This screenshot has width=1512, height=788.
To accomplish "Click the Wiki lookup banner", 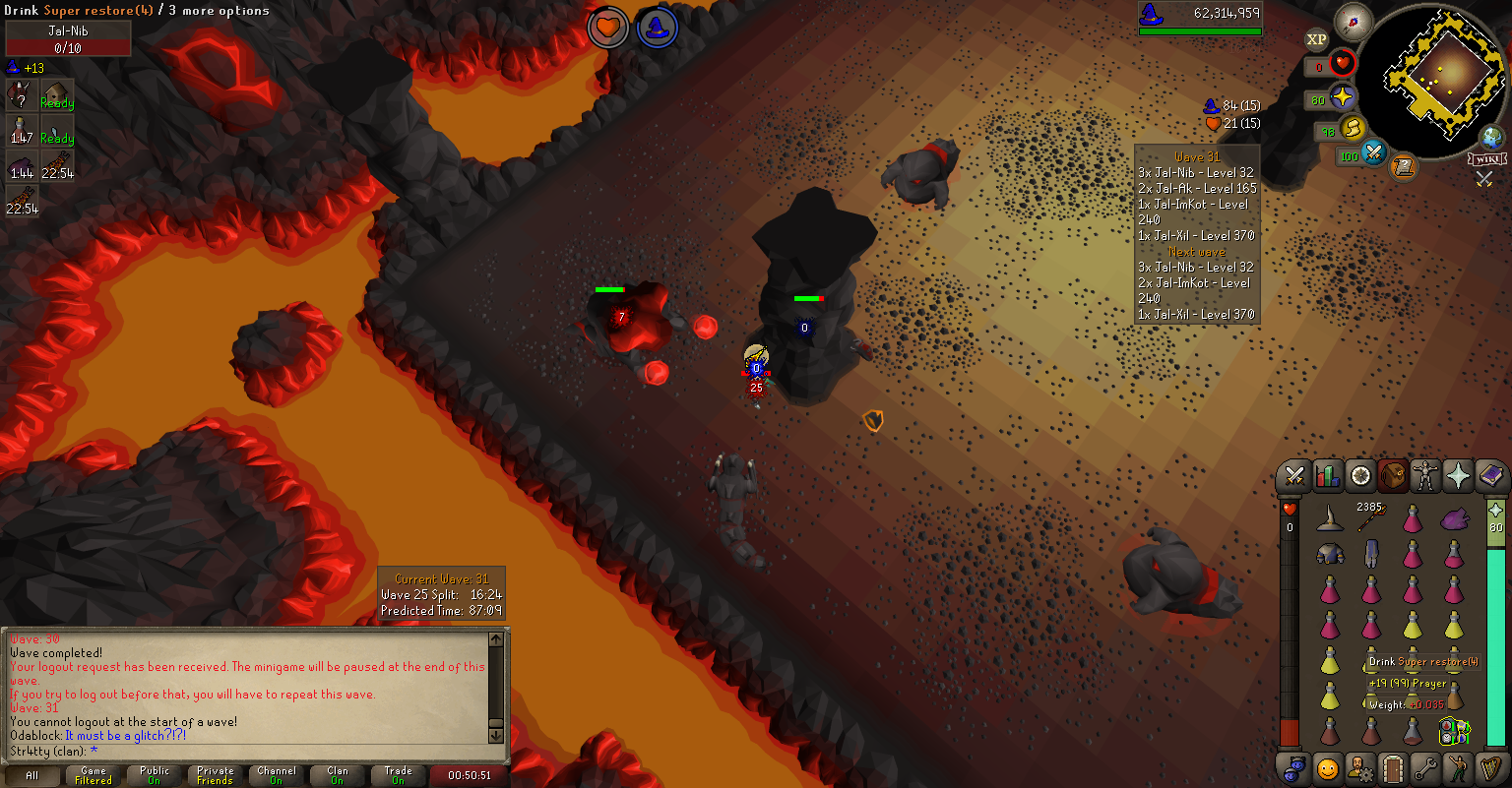I will [x=1486, y=158].
